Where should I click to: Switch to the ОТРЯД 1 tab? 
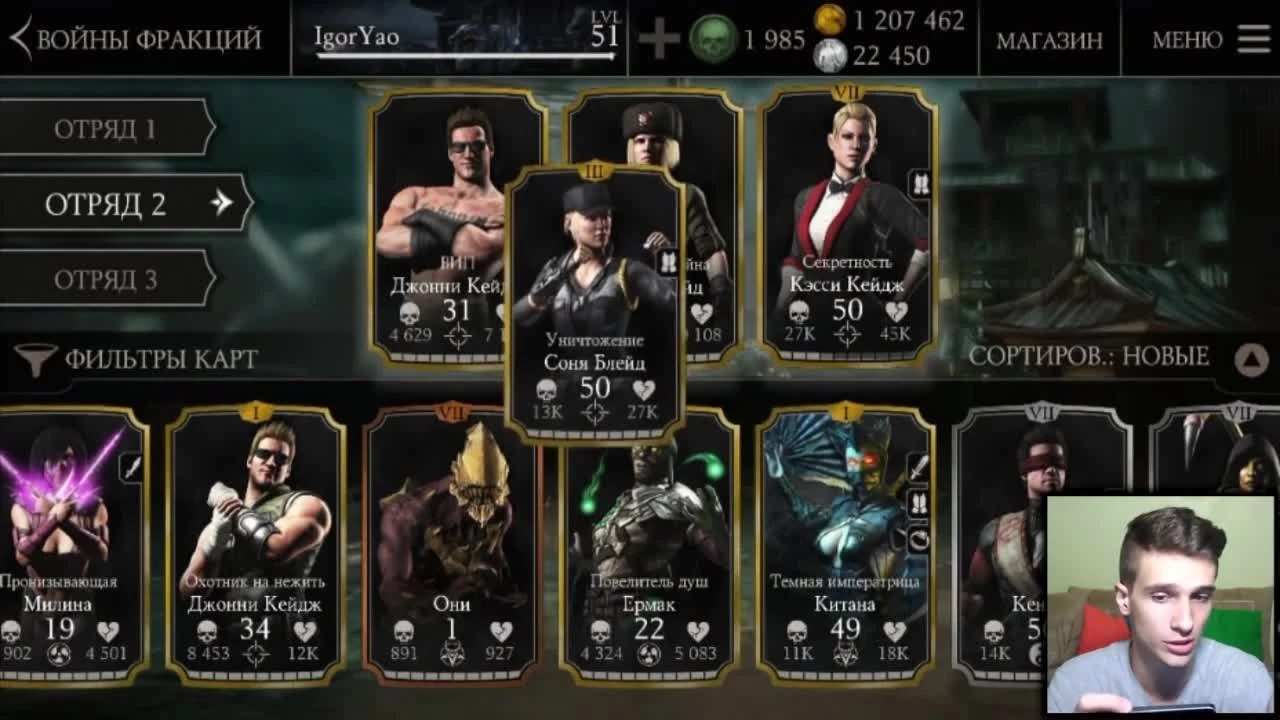[105, 126]
